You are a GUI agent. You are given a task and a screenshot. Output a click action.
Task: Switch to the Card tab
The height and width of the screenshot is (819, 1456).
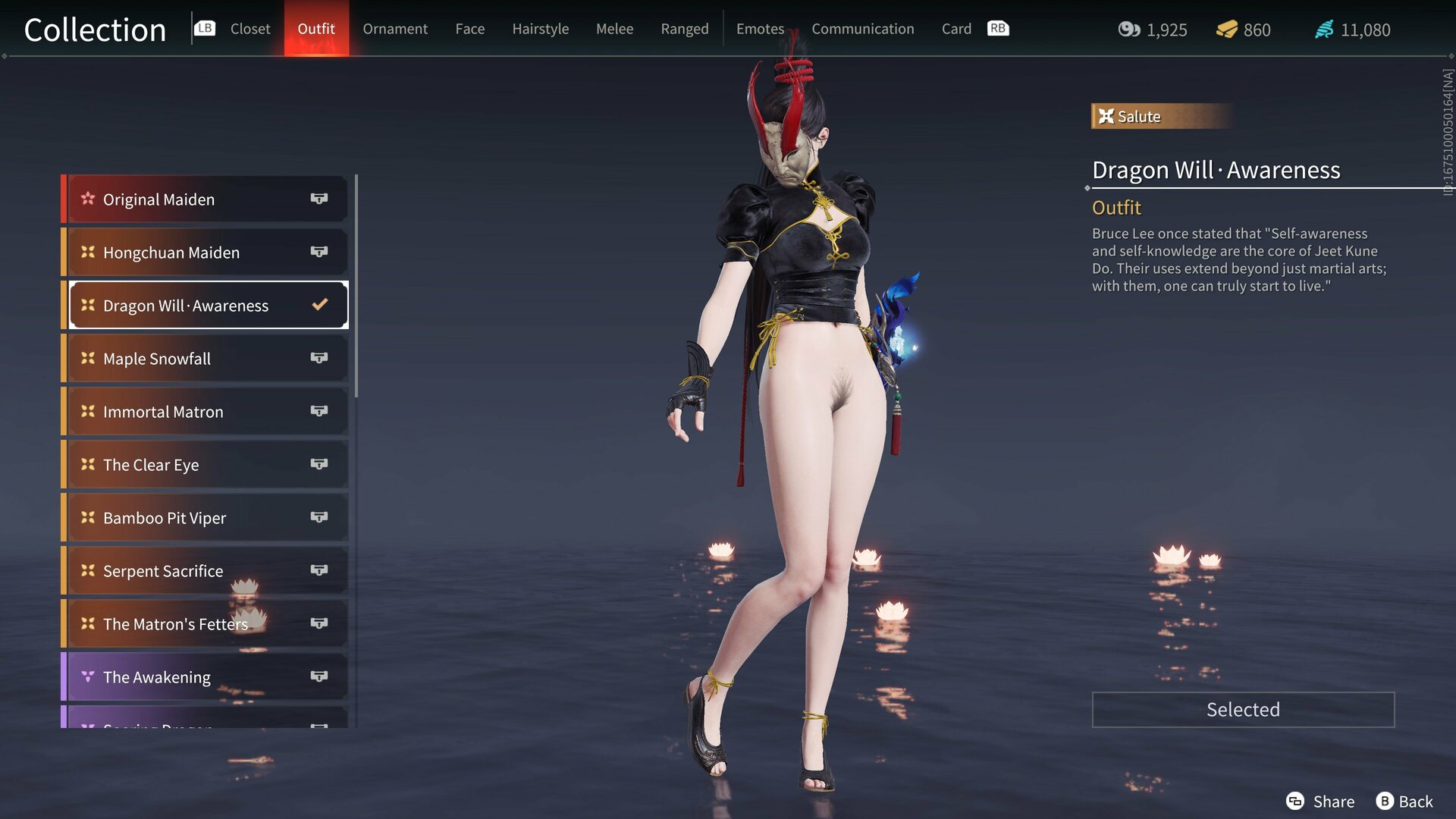[x=955, y=29]
